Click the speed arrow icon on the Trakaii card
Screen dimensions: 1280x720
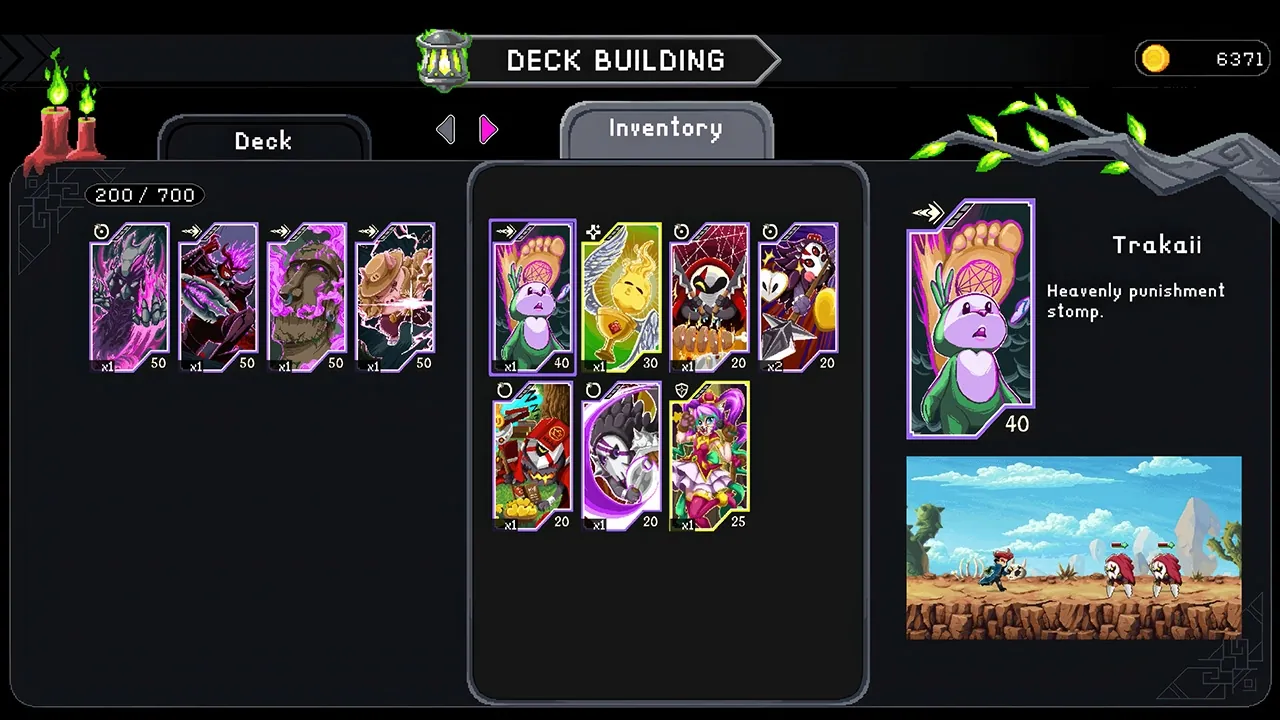(929, 210)
